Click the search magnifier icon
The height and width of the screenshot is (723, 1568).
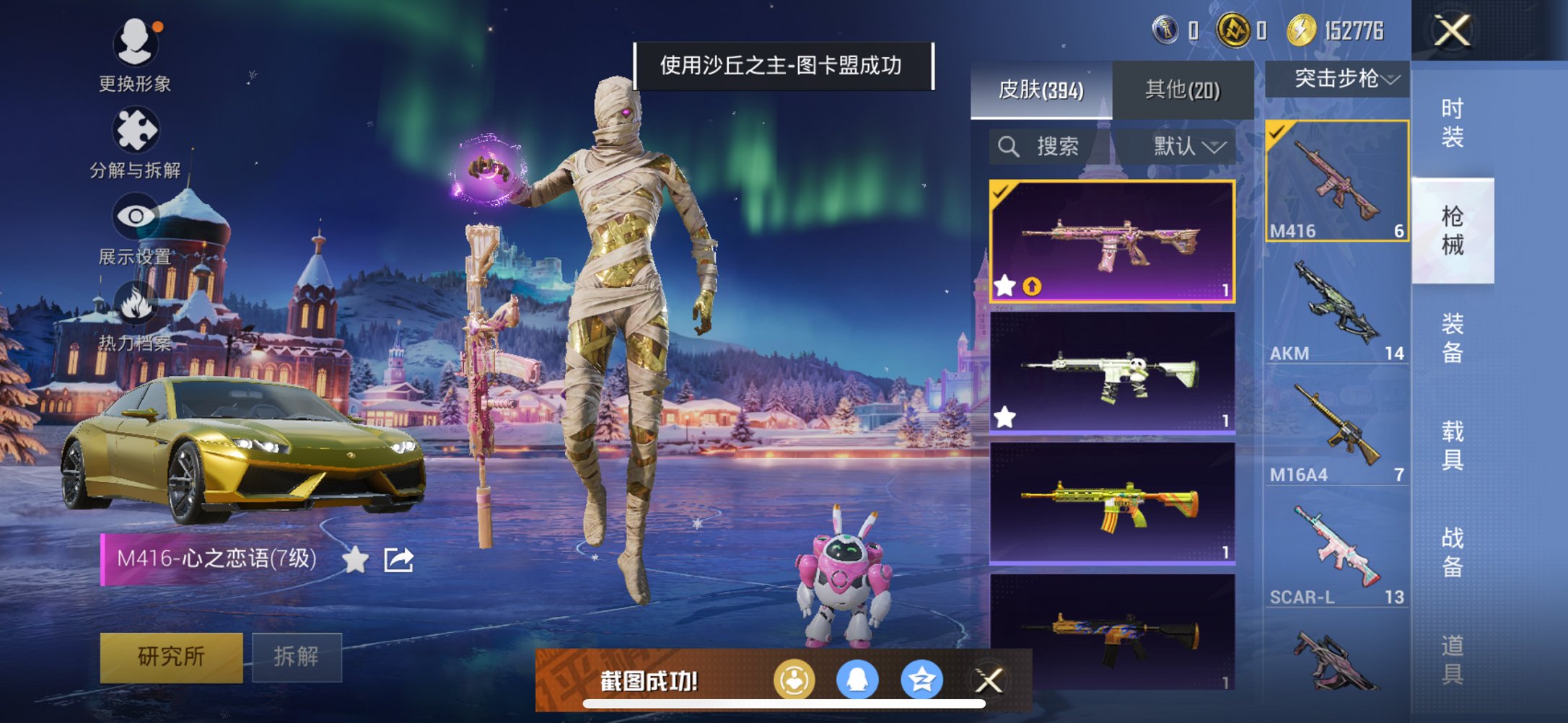pos(1008,146)
